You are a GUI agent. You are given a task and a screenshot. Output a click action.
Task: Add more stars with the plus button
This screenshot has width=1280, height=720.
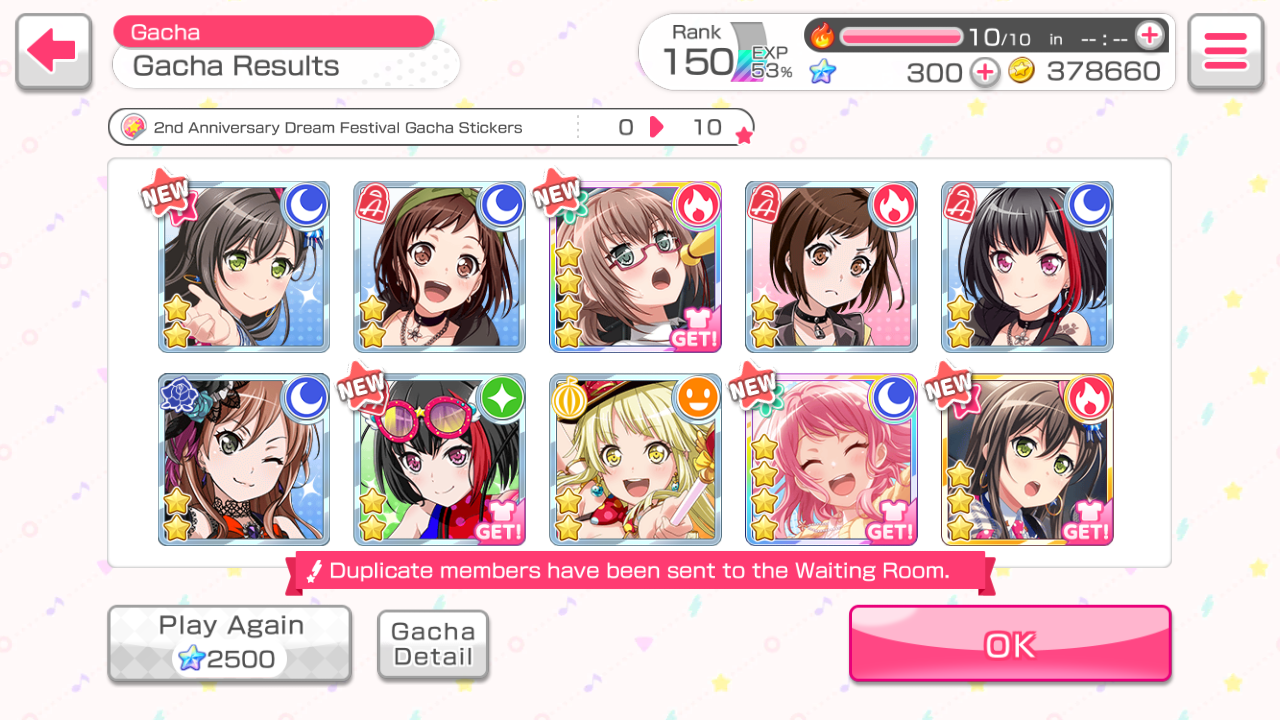[x=985, y=72]
